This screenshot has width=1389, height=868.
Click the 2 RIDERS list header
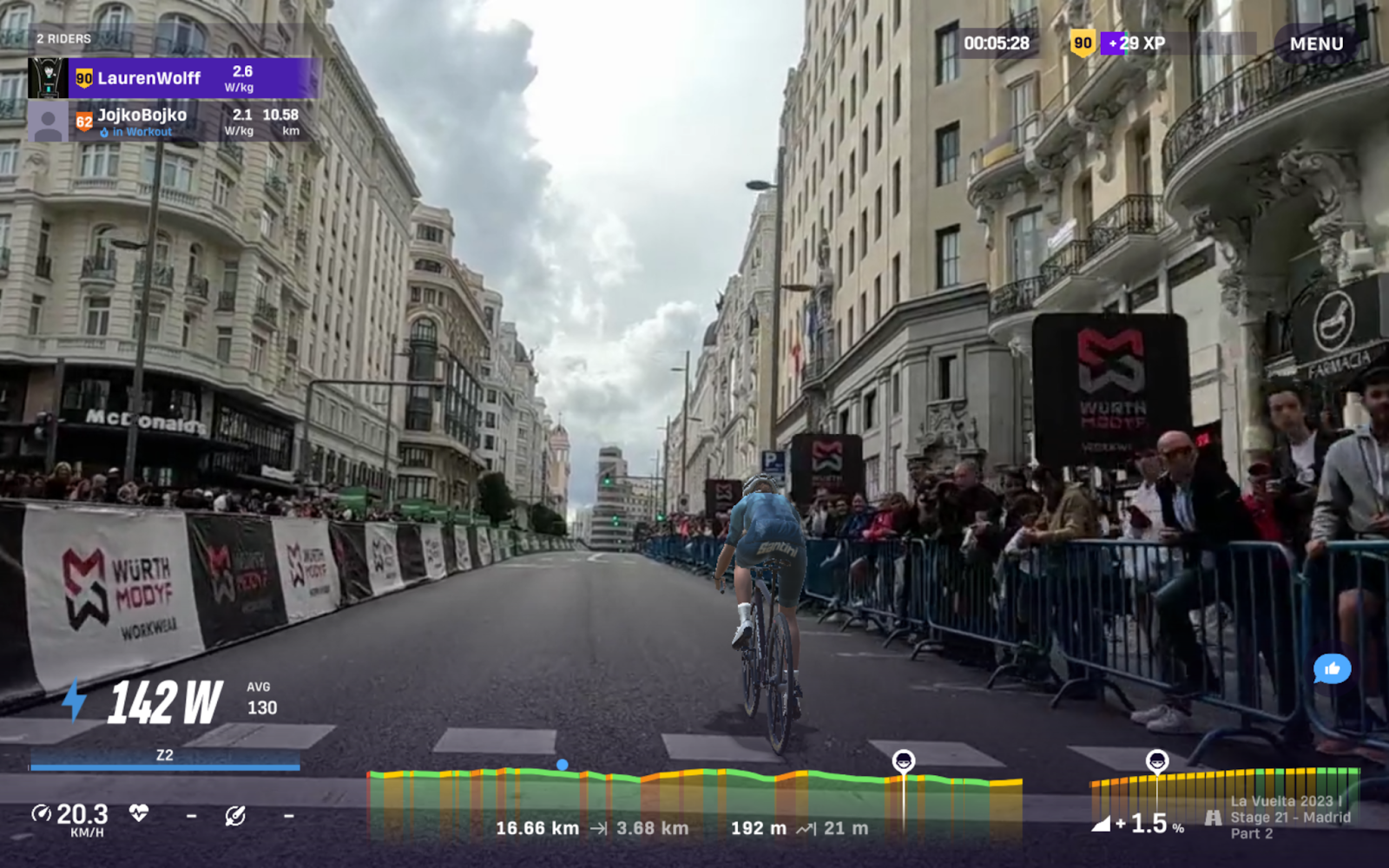click(63, 39)
